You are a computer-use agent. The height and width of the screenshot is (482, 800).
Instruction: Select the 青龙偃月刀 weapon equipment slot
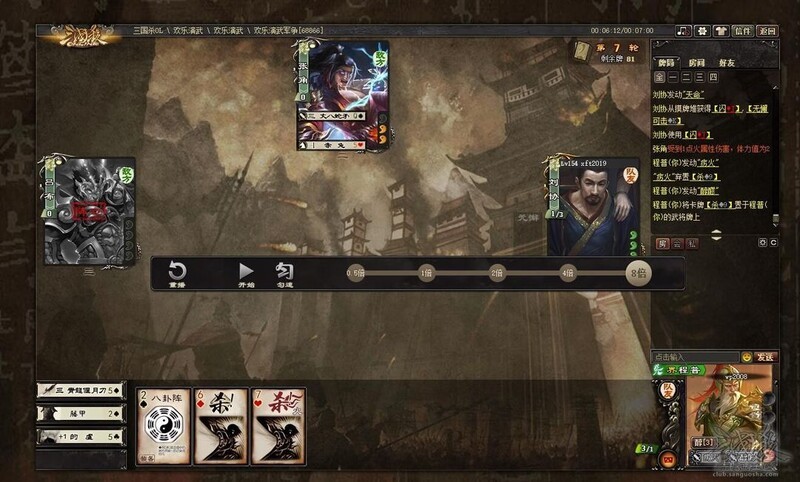click(x=80, y=390)
